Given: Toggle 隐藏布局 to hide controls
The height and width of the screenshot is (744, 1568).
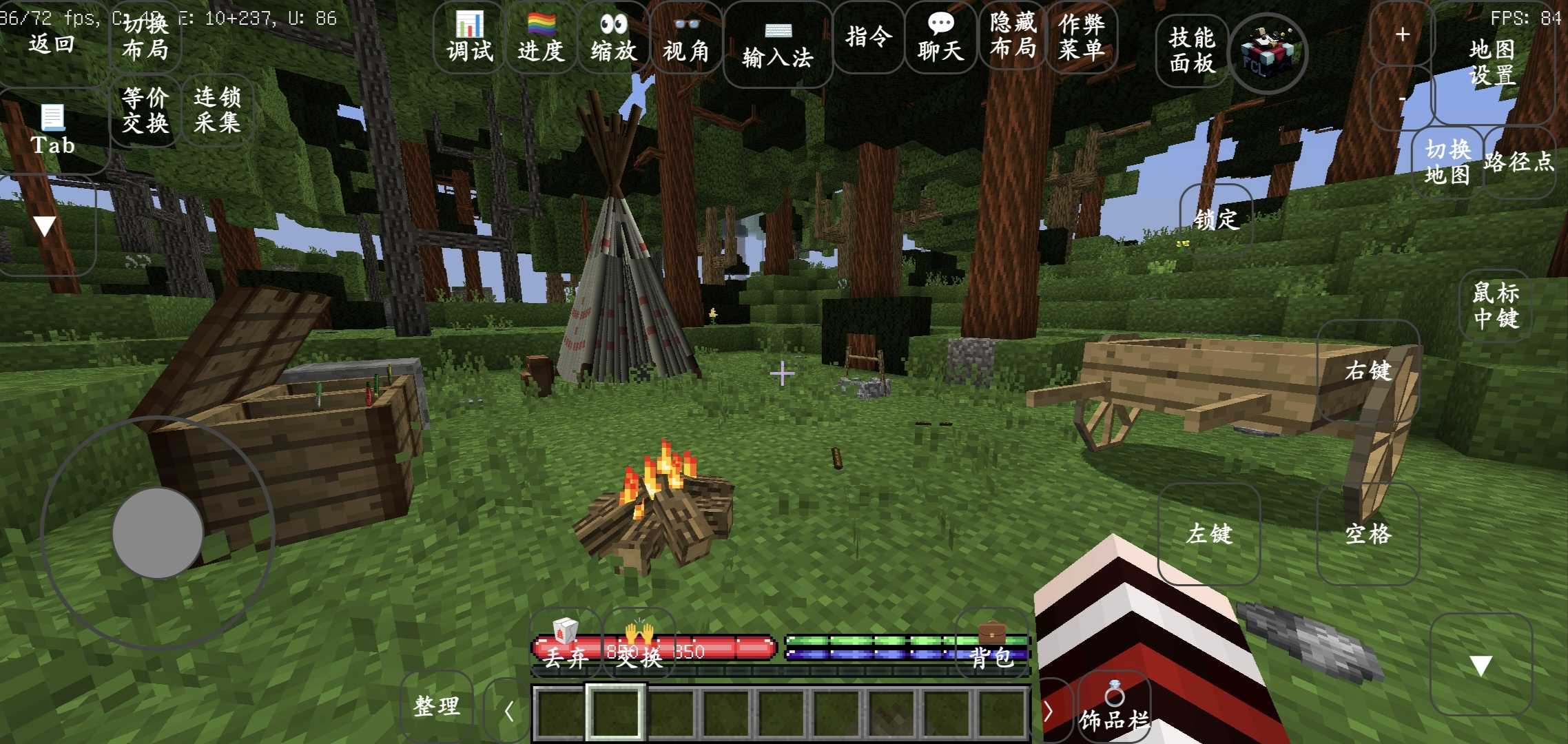Looking at the screenshot, I should pos(1013,36).
